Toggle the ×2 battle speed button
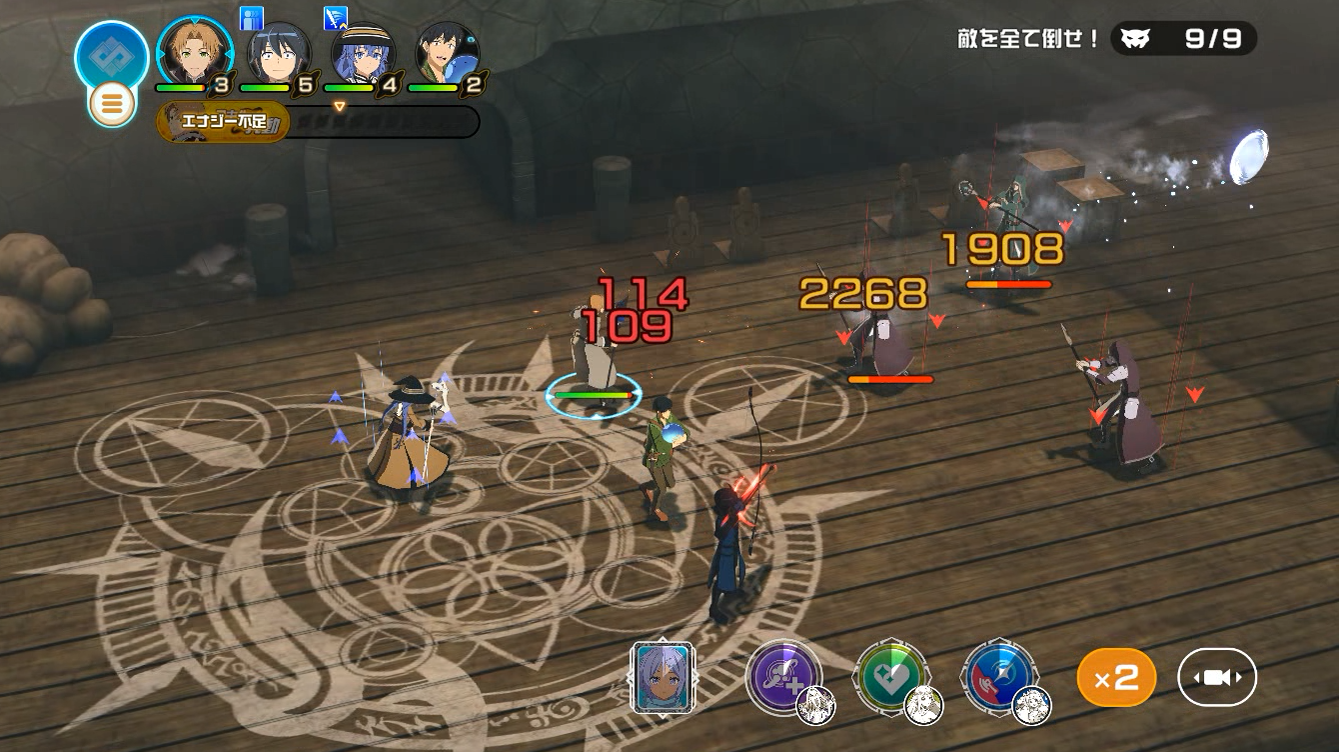Image resolution: width=1339 pixels, height=752 pixels. point(1116,678)
